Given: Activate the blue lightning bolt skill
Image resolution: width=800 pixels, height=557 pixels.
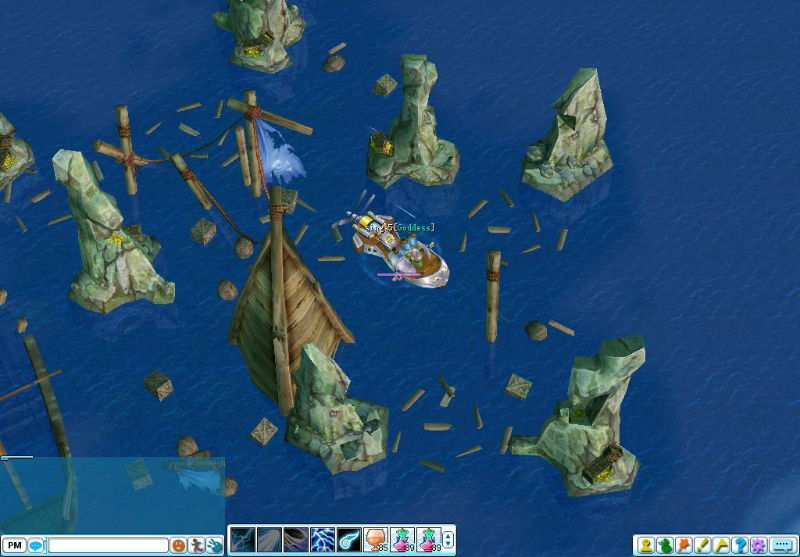Looking at the screenshot, I should click(x=322, y=540).
